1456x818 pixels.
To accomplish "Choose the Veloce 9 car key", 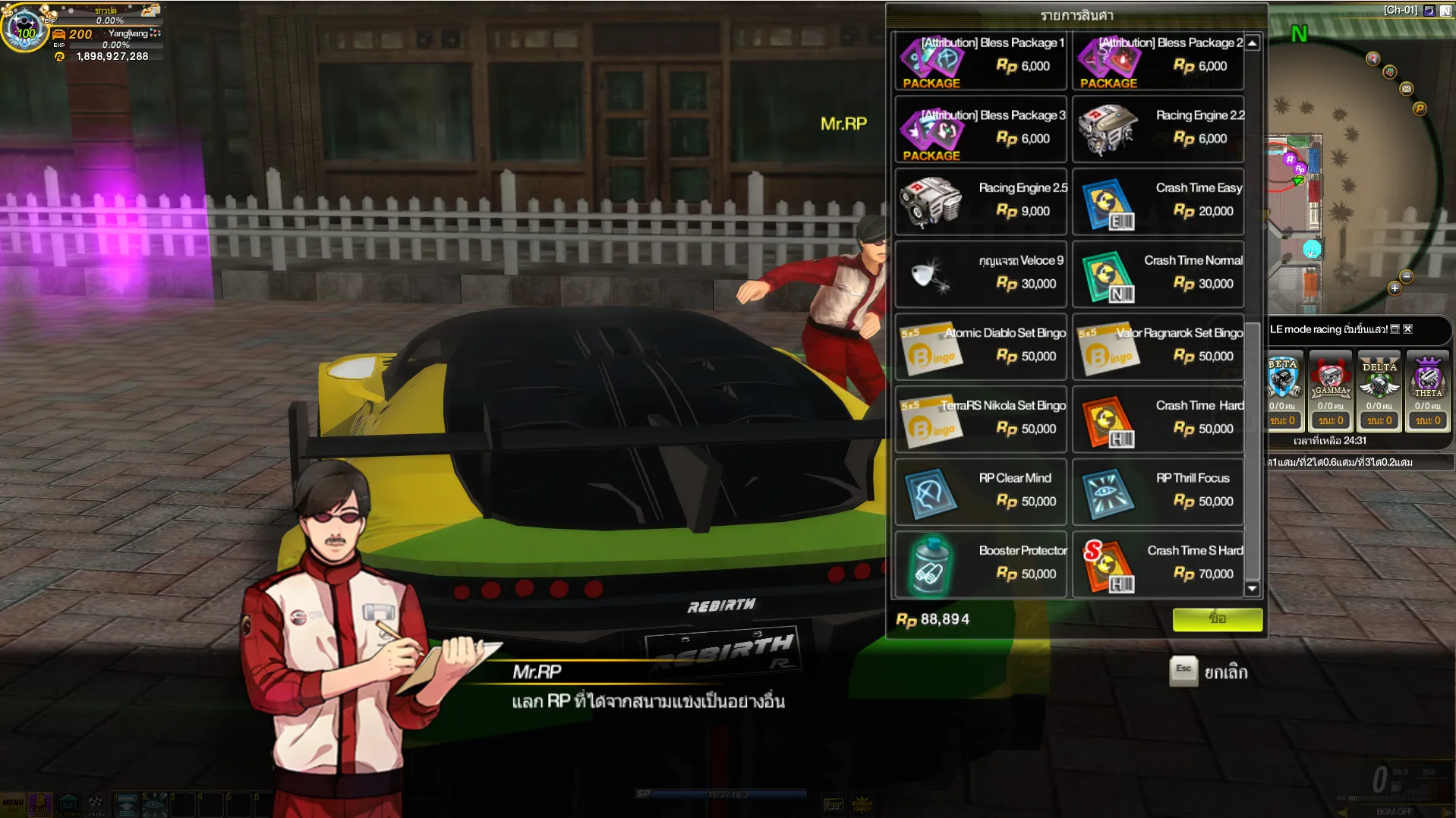I will tap(981, 274).
